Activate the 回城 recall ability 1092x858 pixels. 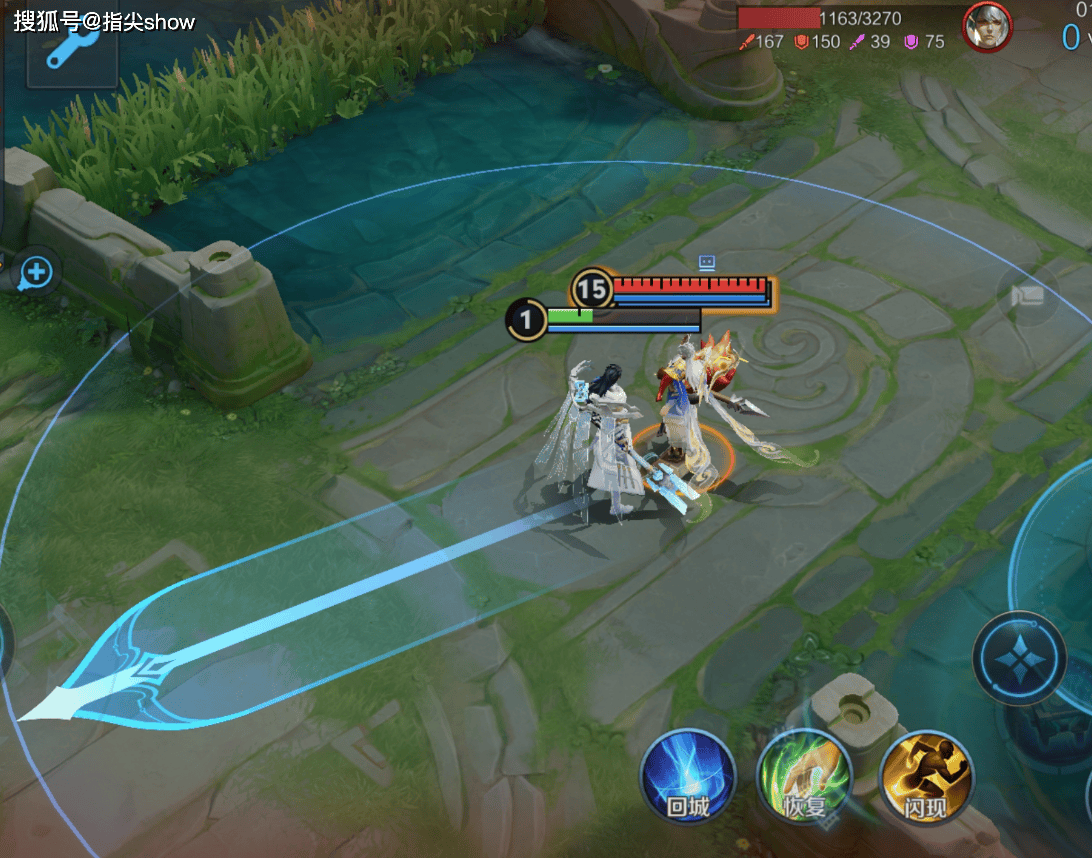pyautogui.click(x=688, y=777)
